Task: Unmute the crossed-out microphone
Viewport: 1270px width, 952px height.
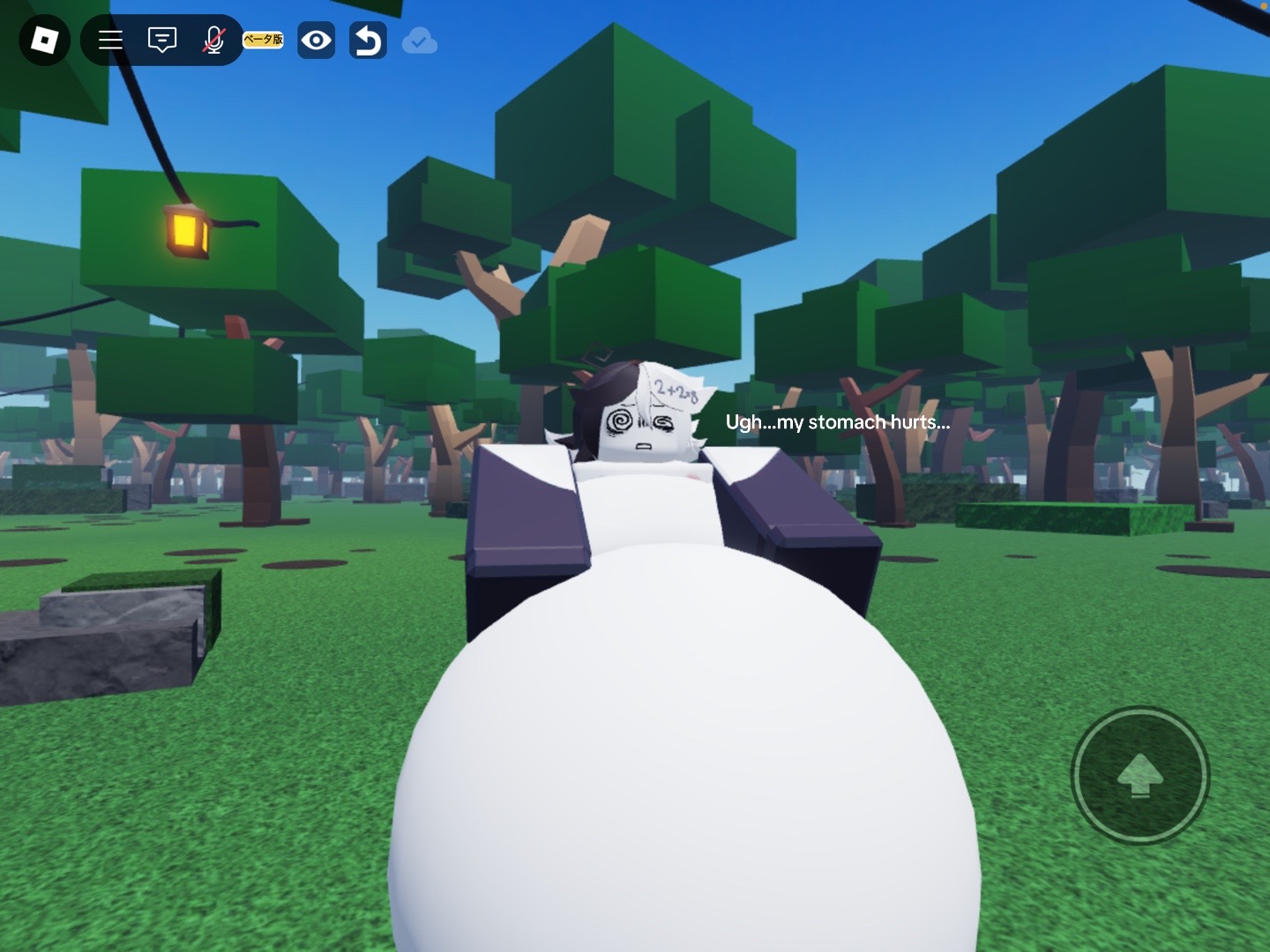Action: coord(212,40)
